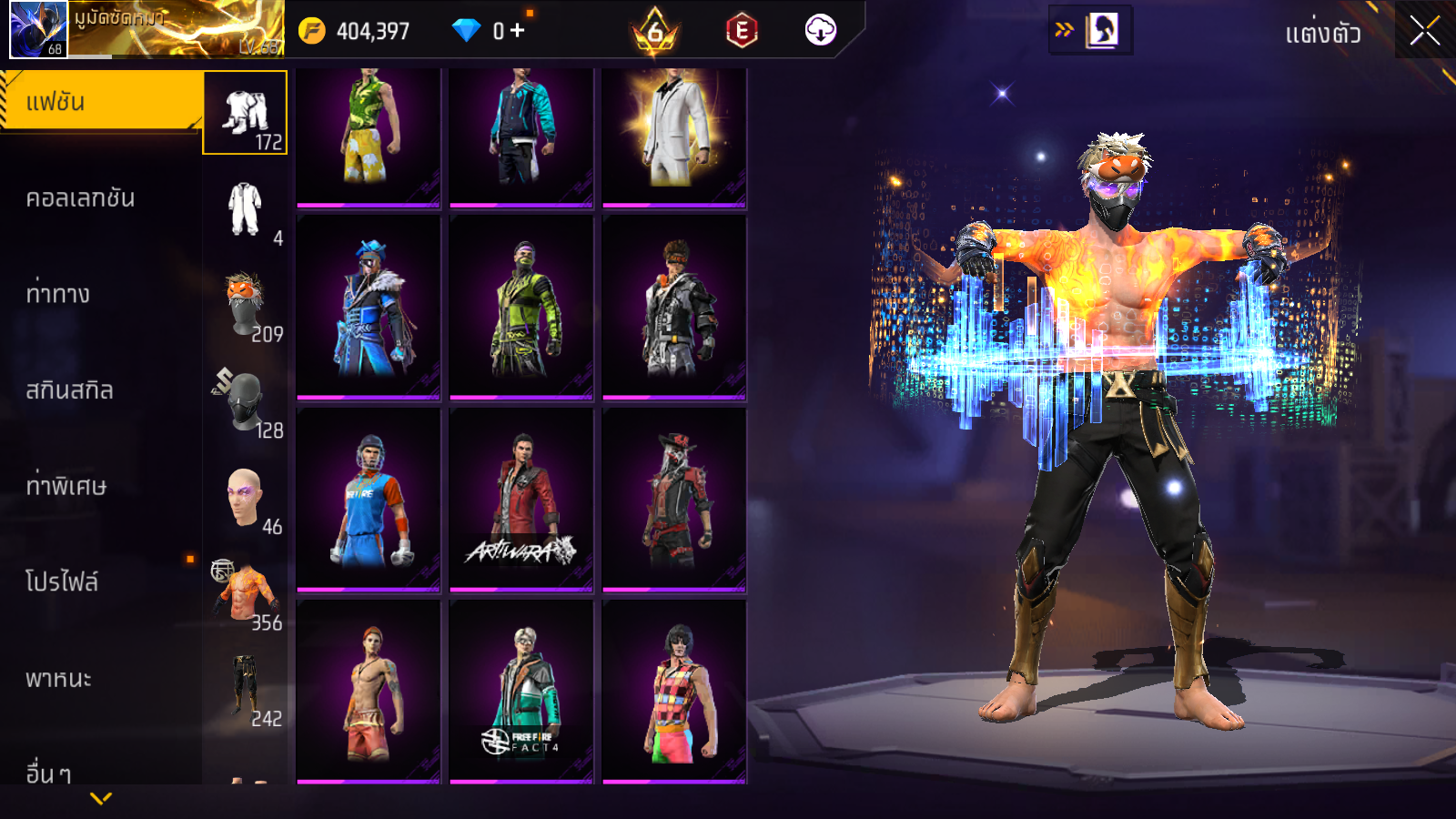Open the คอลเลกชัน (Collection) category
The image size is (1456, 819).
[x=80, y=198]
